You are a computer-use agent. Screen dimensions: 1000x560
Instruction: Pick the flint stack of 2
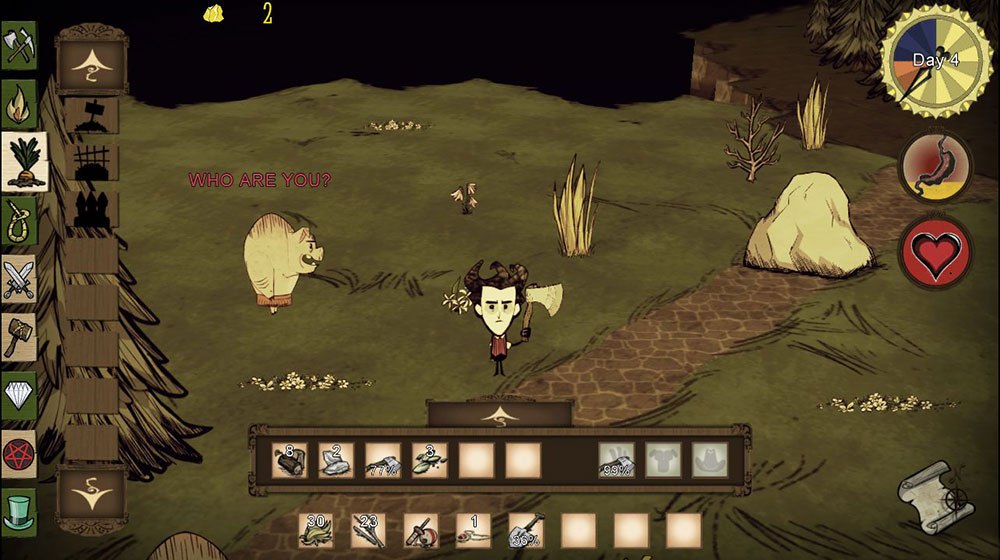[x=336, y=459]
